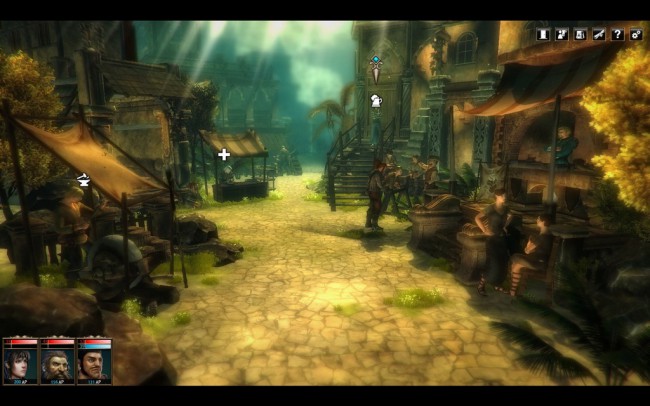Click the blacksmith anvil marker
This screenshot has width=650, height=406.
pyautogui.click(x=83, y=180)
